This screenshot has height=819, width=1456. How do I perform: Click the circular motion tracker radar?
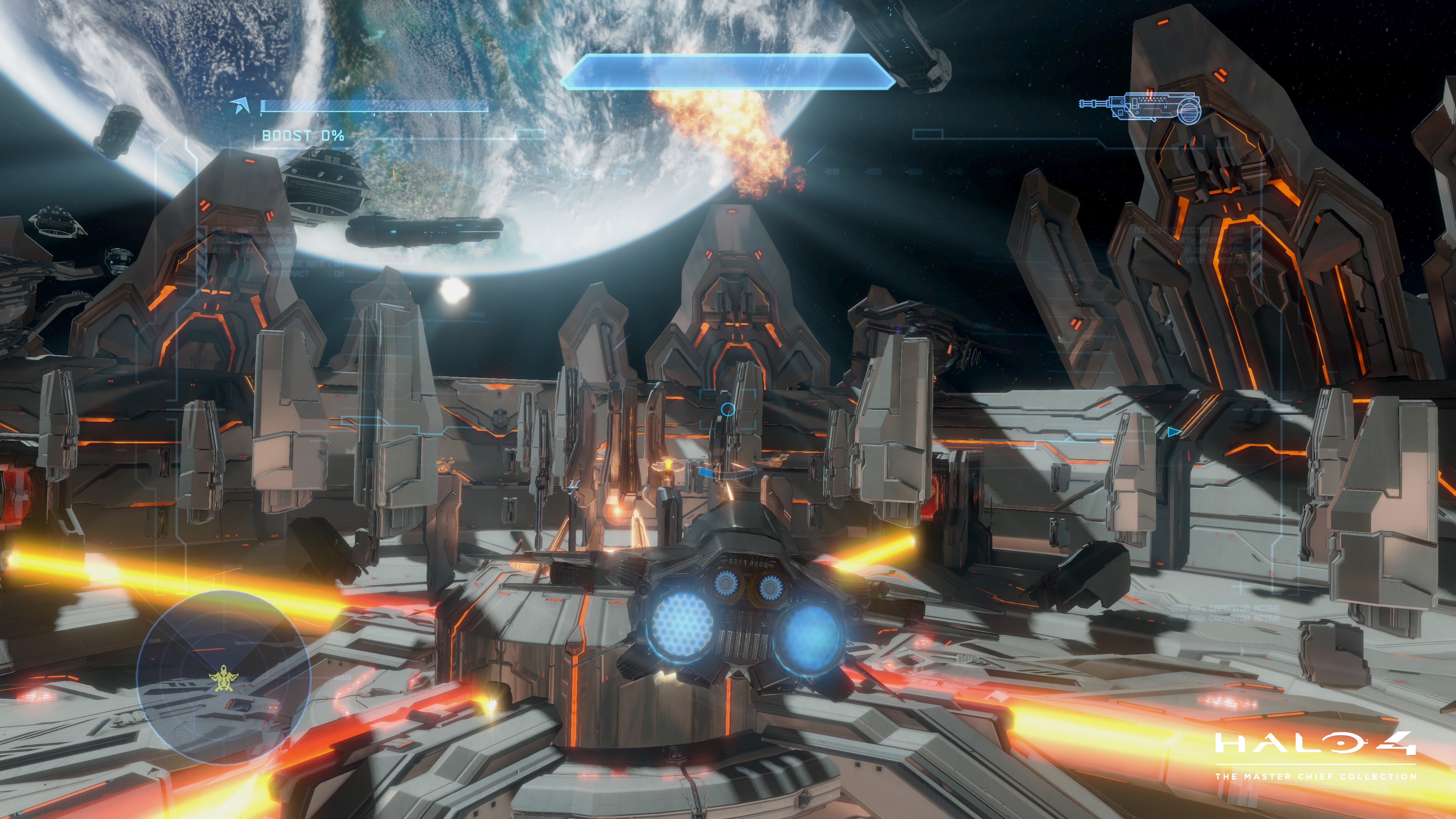223,676
